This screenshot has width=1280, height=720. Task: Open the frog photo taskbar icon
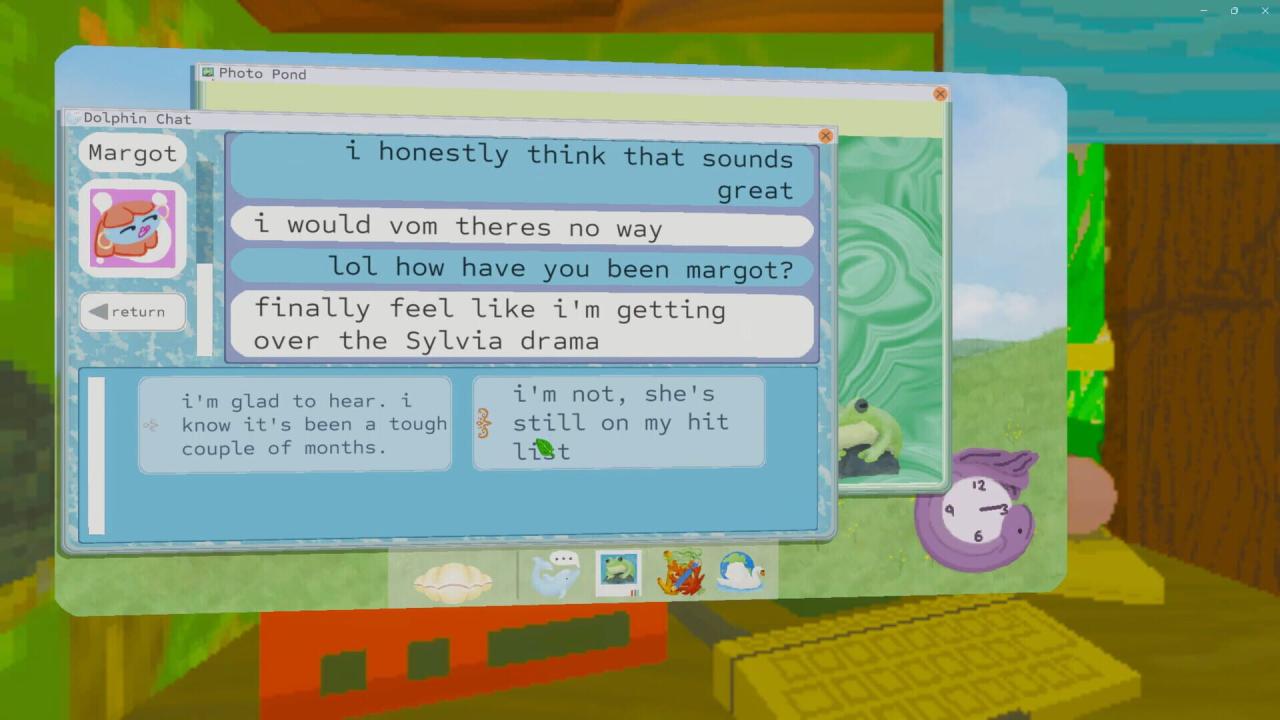point(618,573)
